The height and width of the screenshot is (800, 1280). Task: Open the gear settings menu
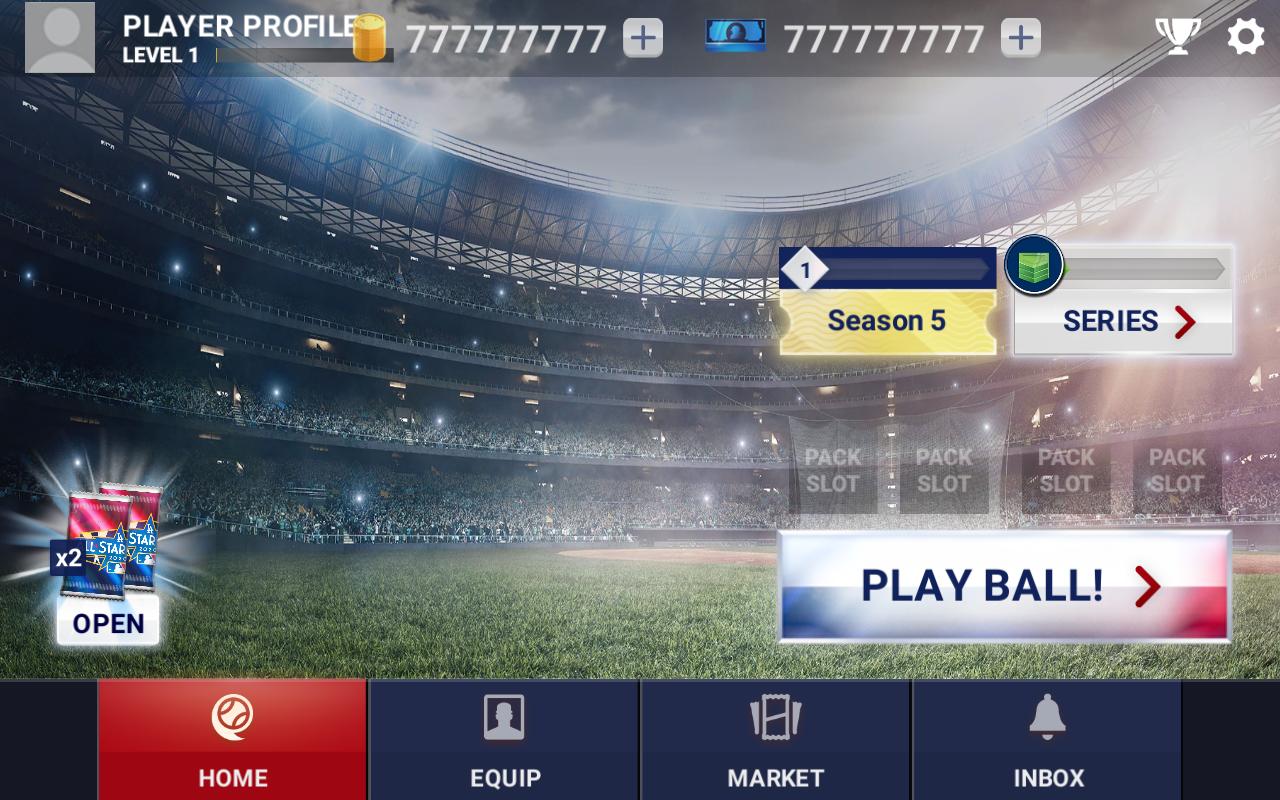pyautogui.click(x=1245, y=38)
